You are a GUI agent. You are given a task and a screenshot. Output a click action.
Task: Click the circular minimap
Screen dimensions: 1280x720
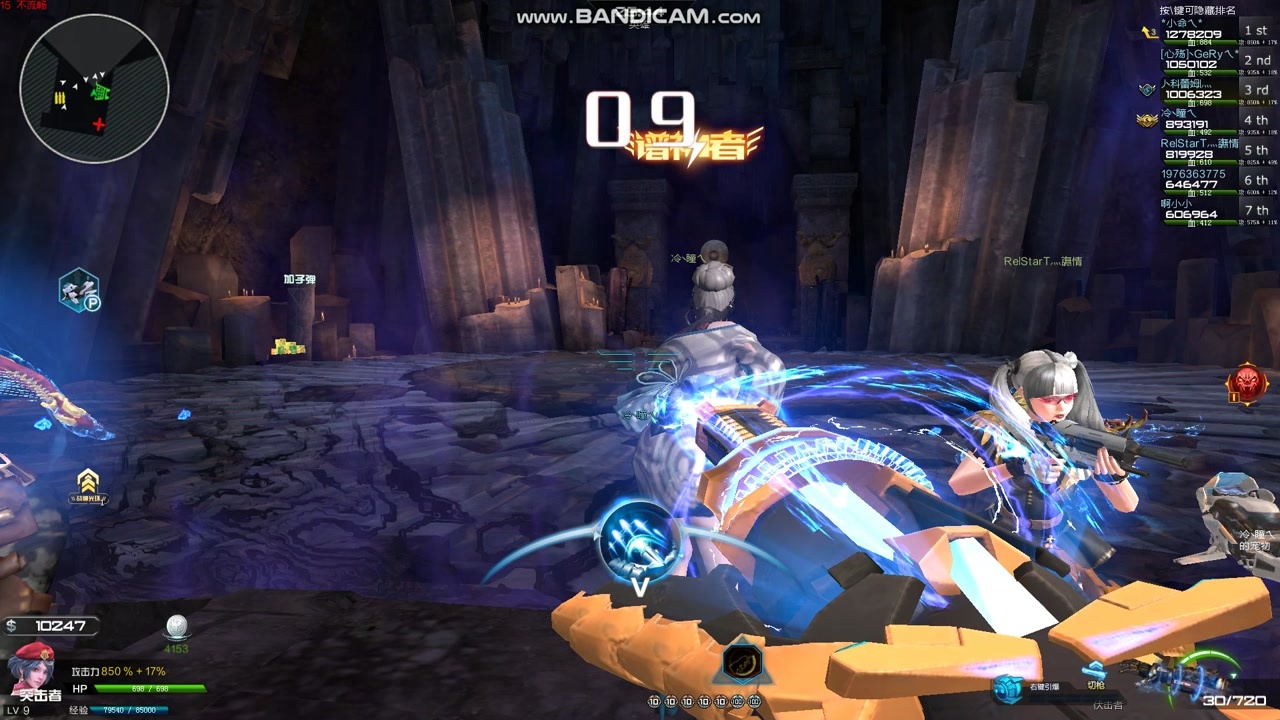tap(94, 89)
